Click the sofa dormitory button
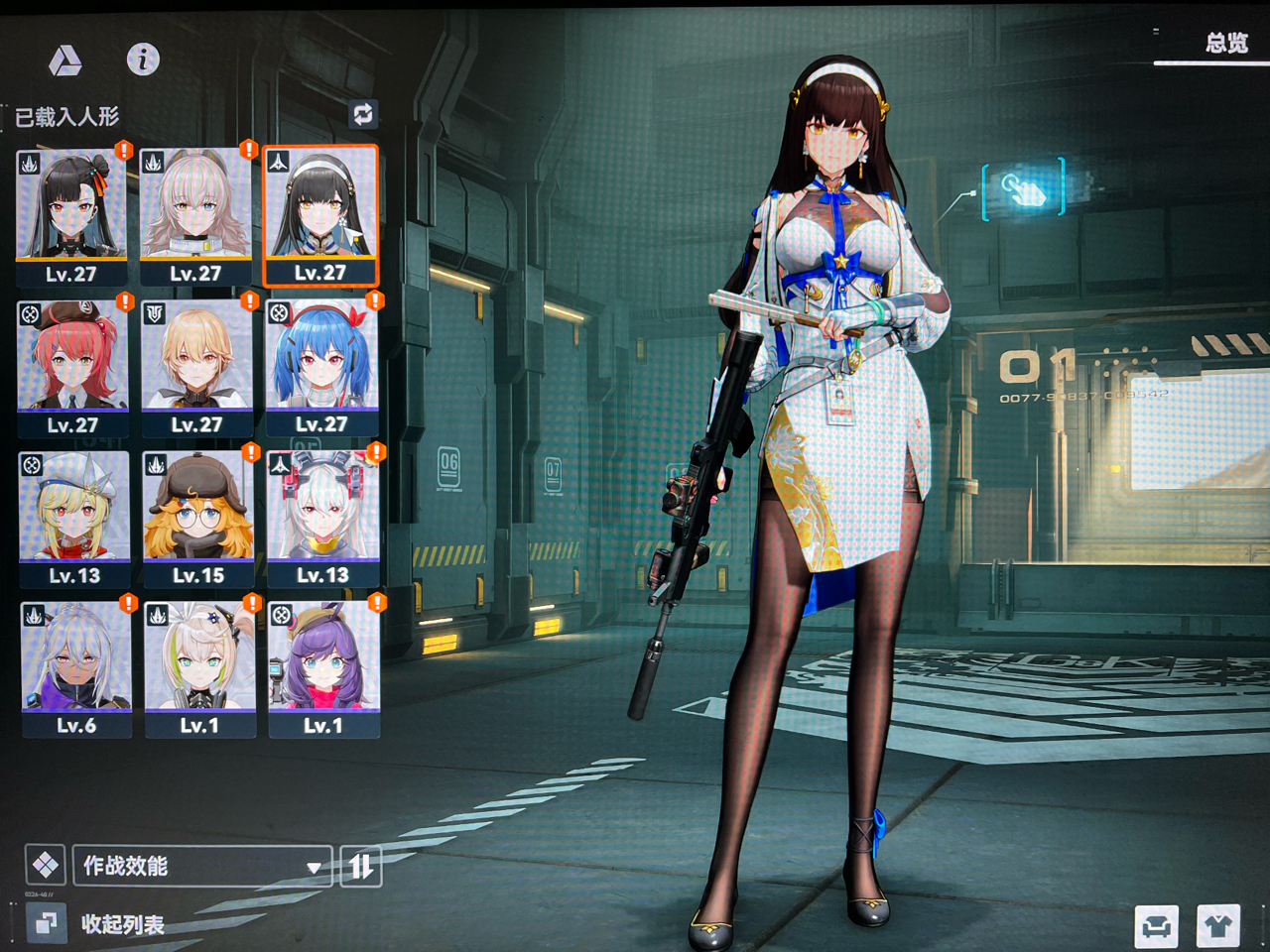The height and width of the screenshot is (952, 1270). coord(1156,927)
